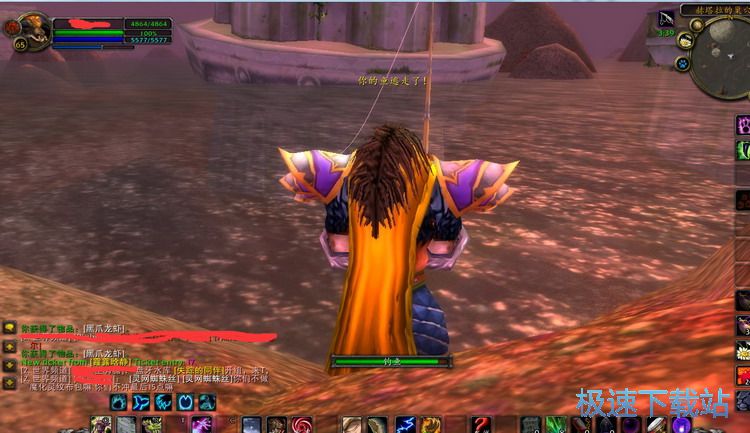Use the green slash ability in bottom bar
The width and height of the screenshot is (750, 433).
point(556,425)
